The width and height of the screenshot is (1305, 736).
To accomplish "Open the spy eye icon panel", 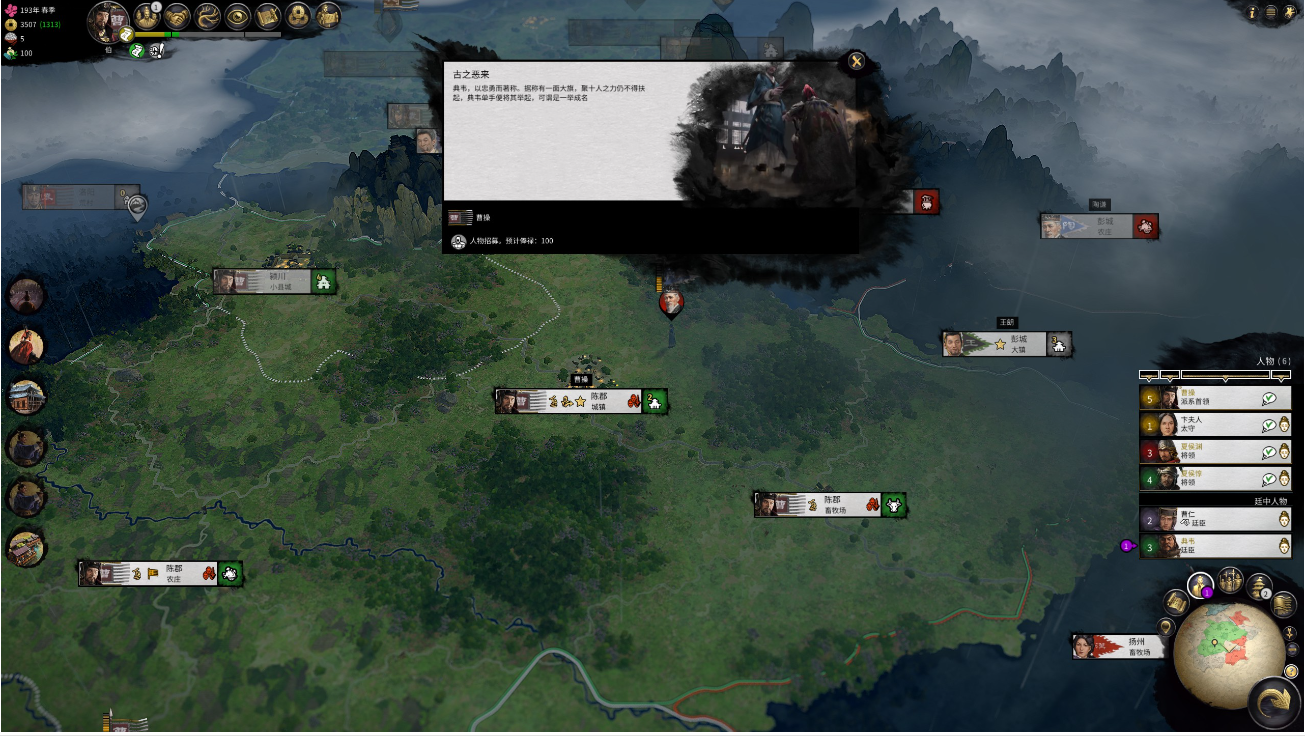I will pyautogui.click(x=238, y=16).
